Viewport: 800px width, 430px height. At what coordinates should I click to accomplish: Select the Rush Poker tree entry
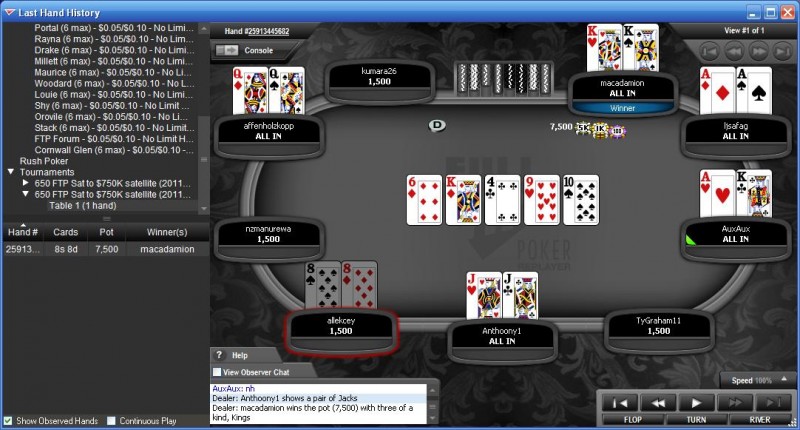coord(47,160)
